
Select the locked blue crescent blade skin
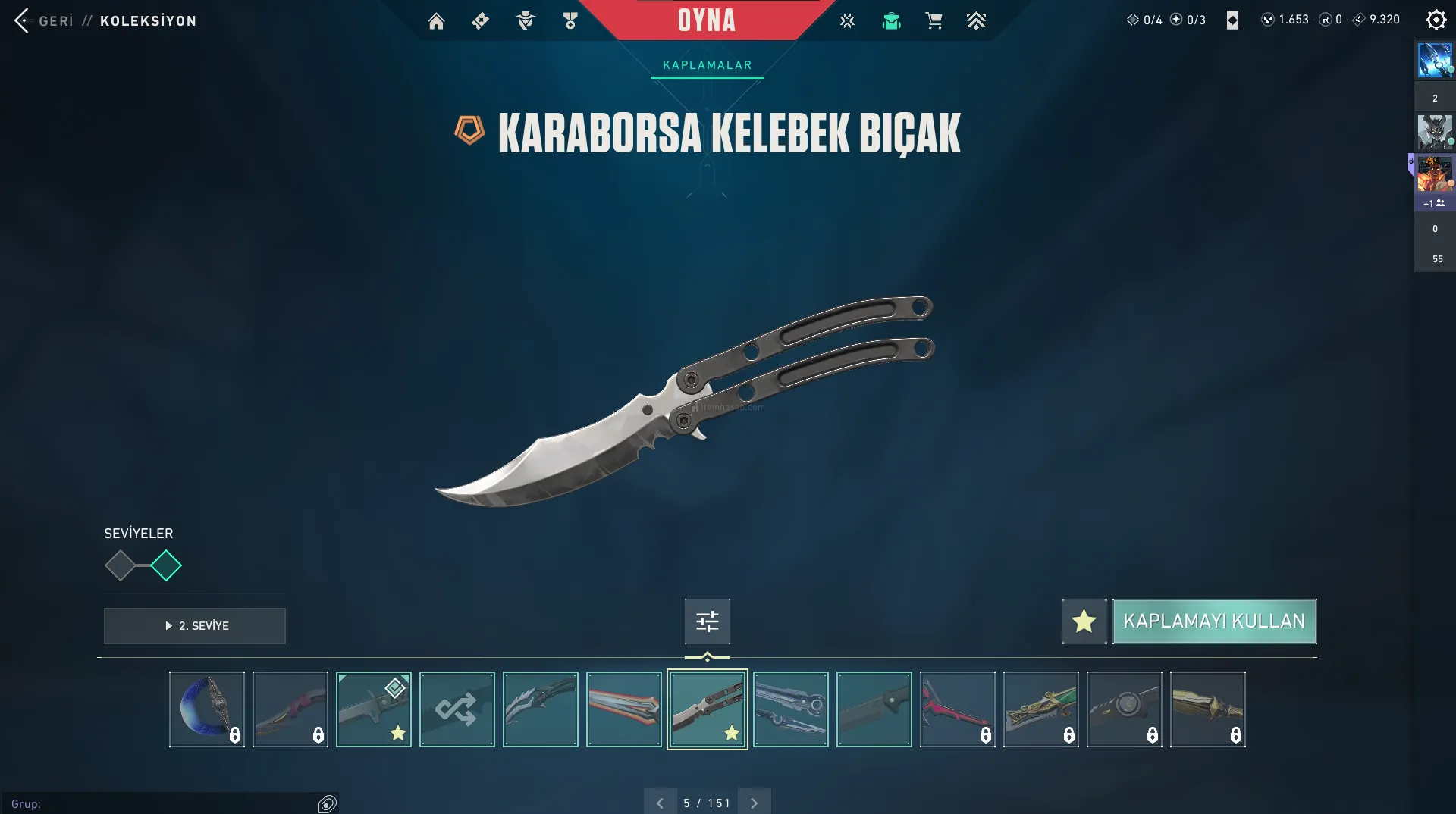pos(207,709)
